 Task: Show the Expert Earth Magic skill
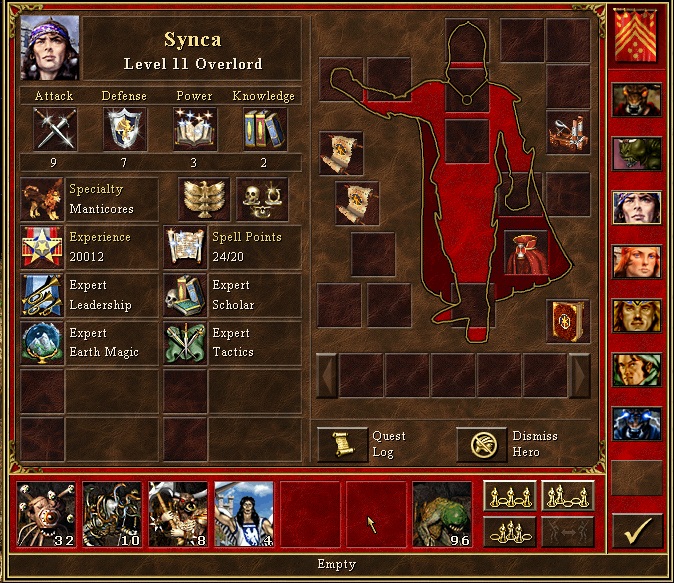42,343
